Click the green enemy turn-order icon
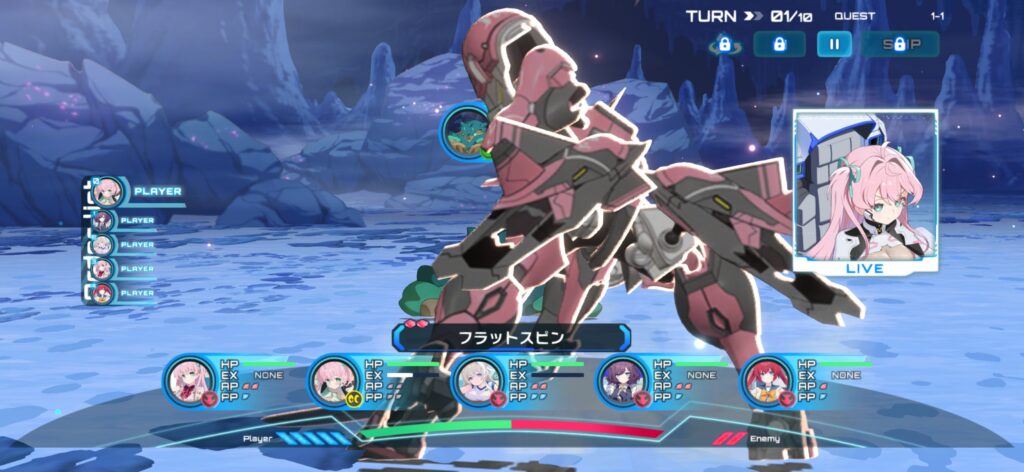The image size is (1024, 472). point(465,131)
